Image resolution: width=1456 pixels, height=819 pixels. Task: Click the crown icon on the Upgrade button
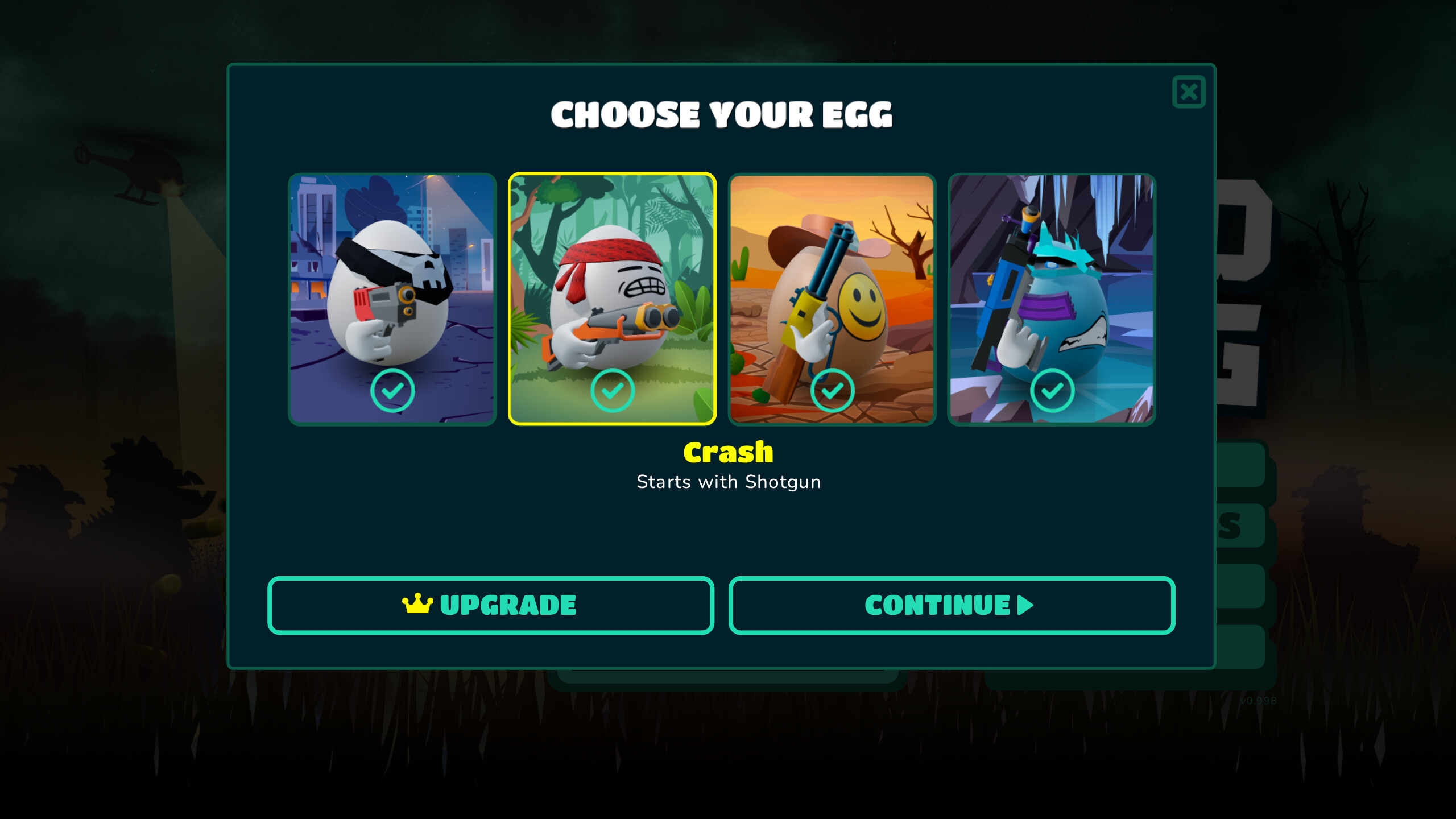pos(417,605)
